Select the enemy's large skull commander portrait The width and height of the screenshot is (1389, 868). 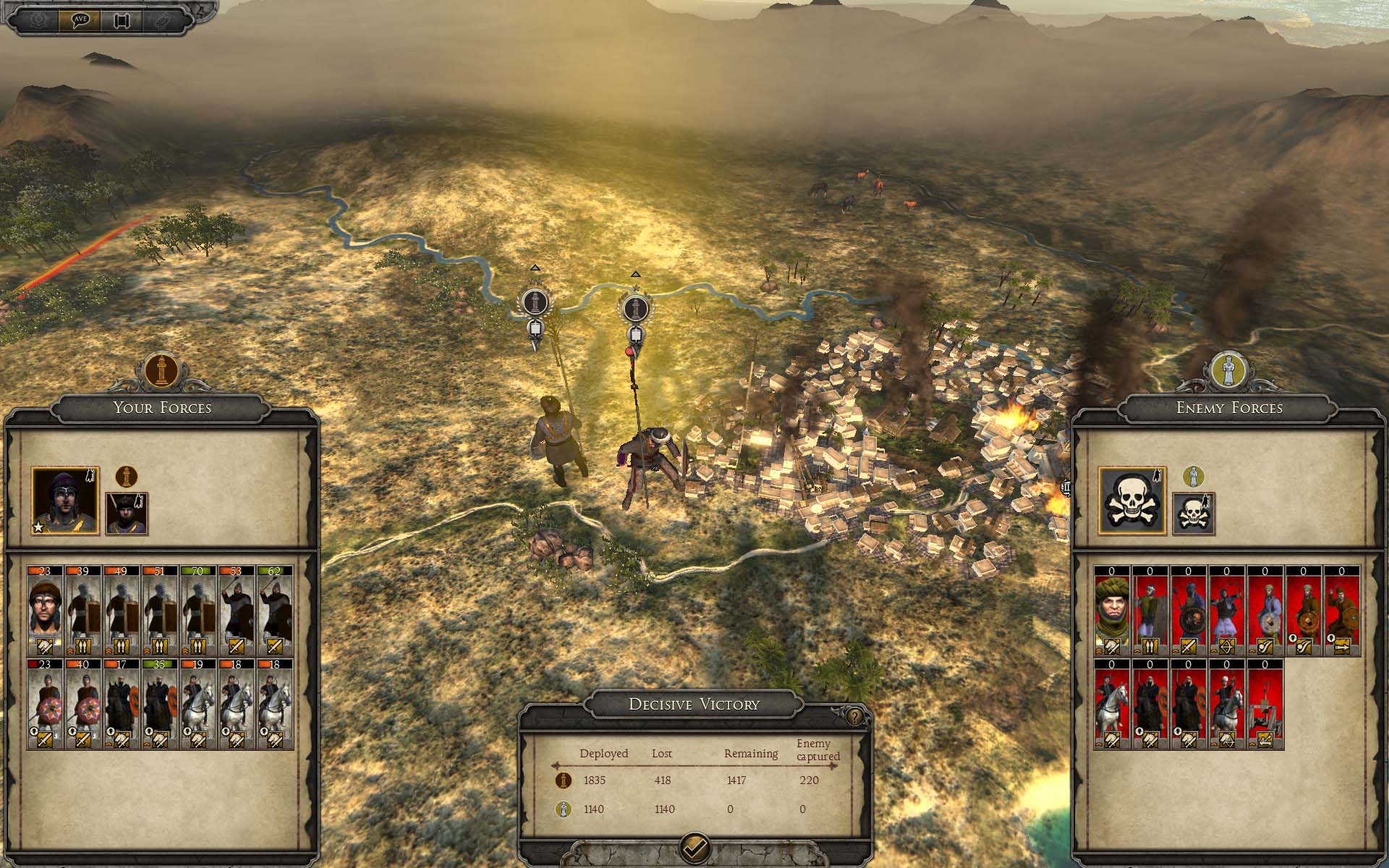[1132, 501]
